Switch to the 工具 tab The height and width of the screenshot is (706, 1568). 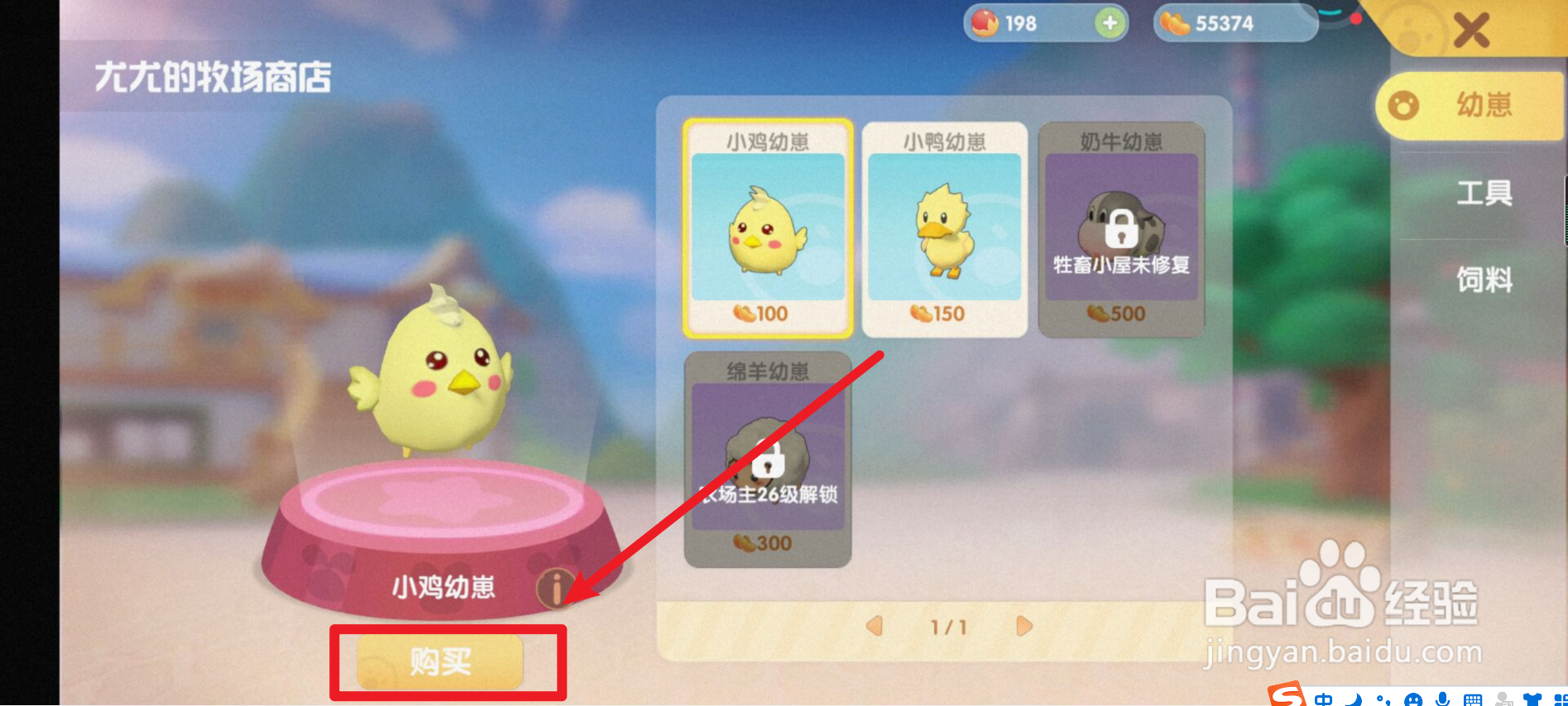tap(1485, 193)
